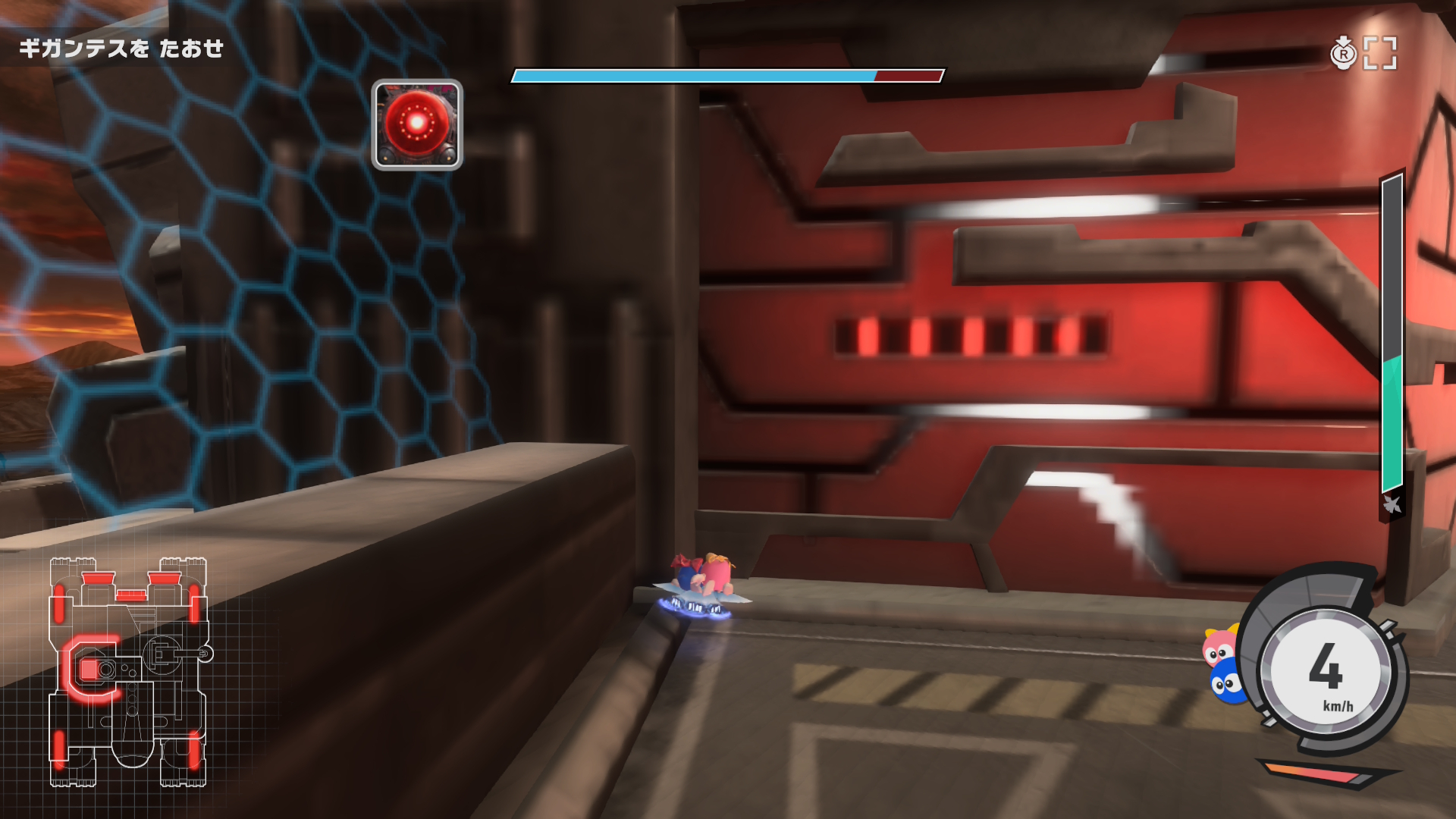Viewport: 1456px width, 819px height.
Task: Click the red Gigantes core target icon
Action: [417, 124]
